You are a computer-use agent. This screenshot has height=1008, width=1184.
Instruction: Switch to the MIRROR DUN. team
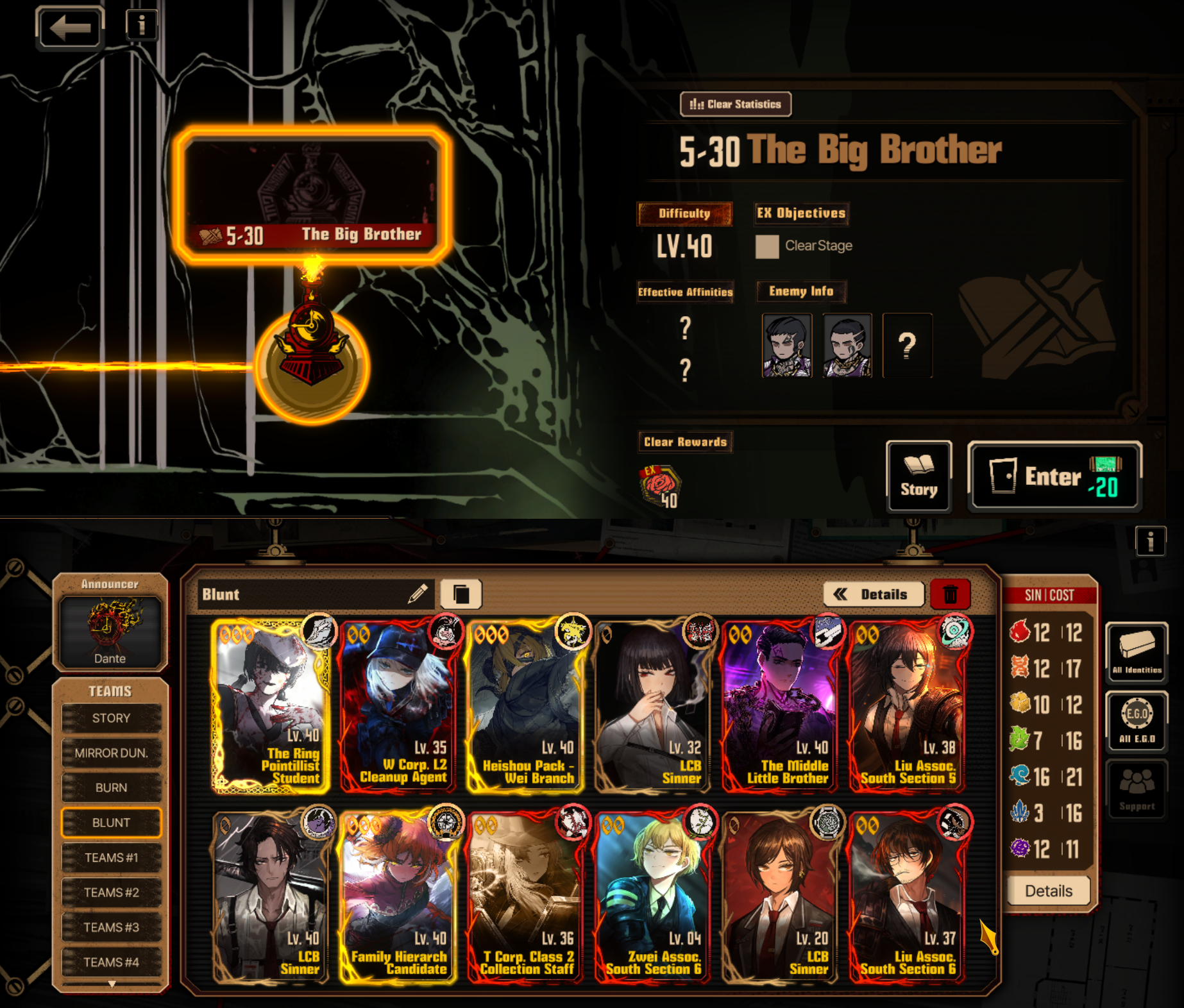pos(111,753)
